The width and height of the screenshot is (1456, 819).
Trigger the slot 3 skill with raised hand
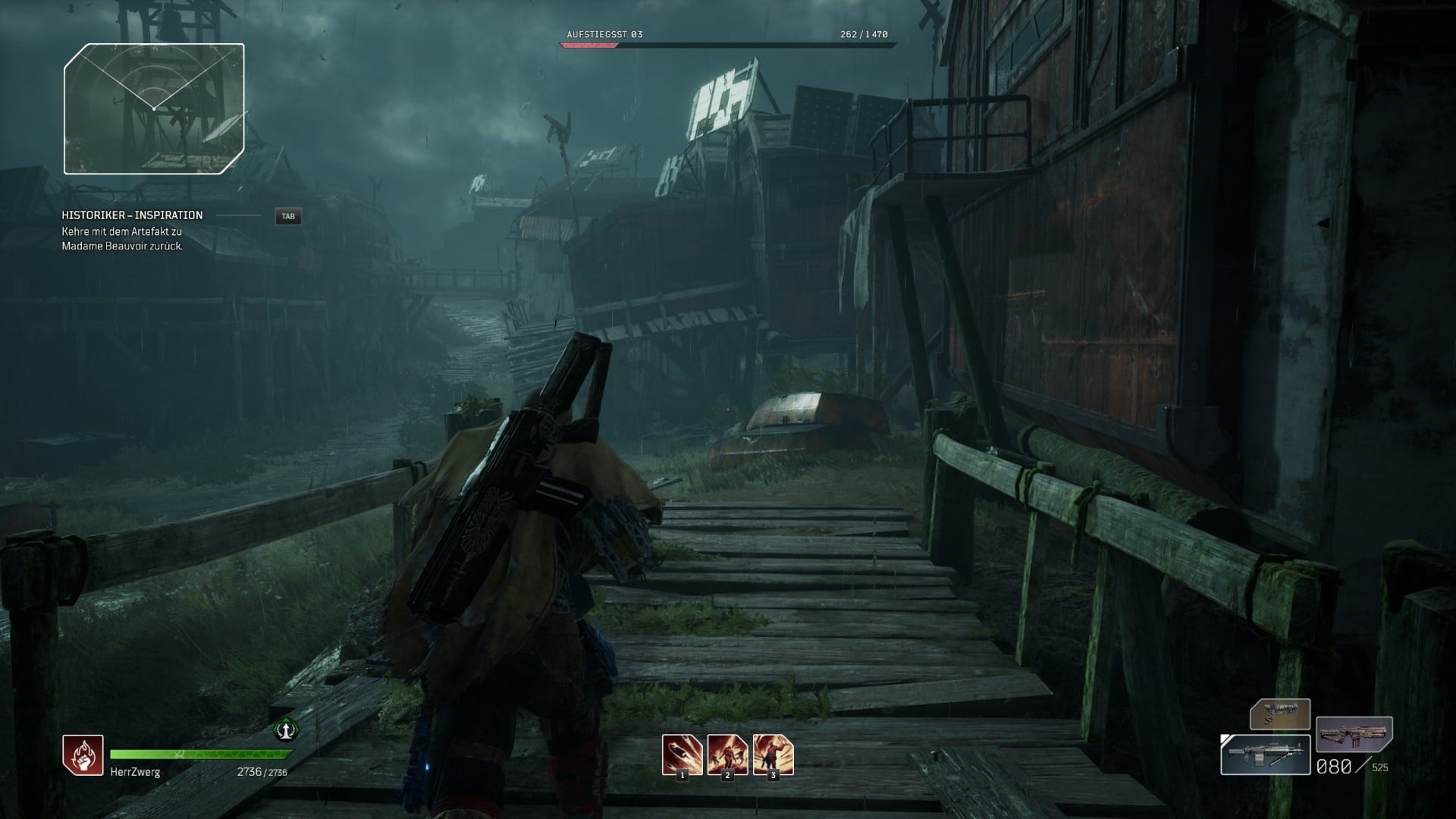[773, 755]
